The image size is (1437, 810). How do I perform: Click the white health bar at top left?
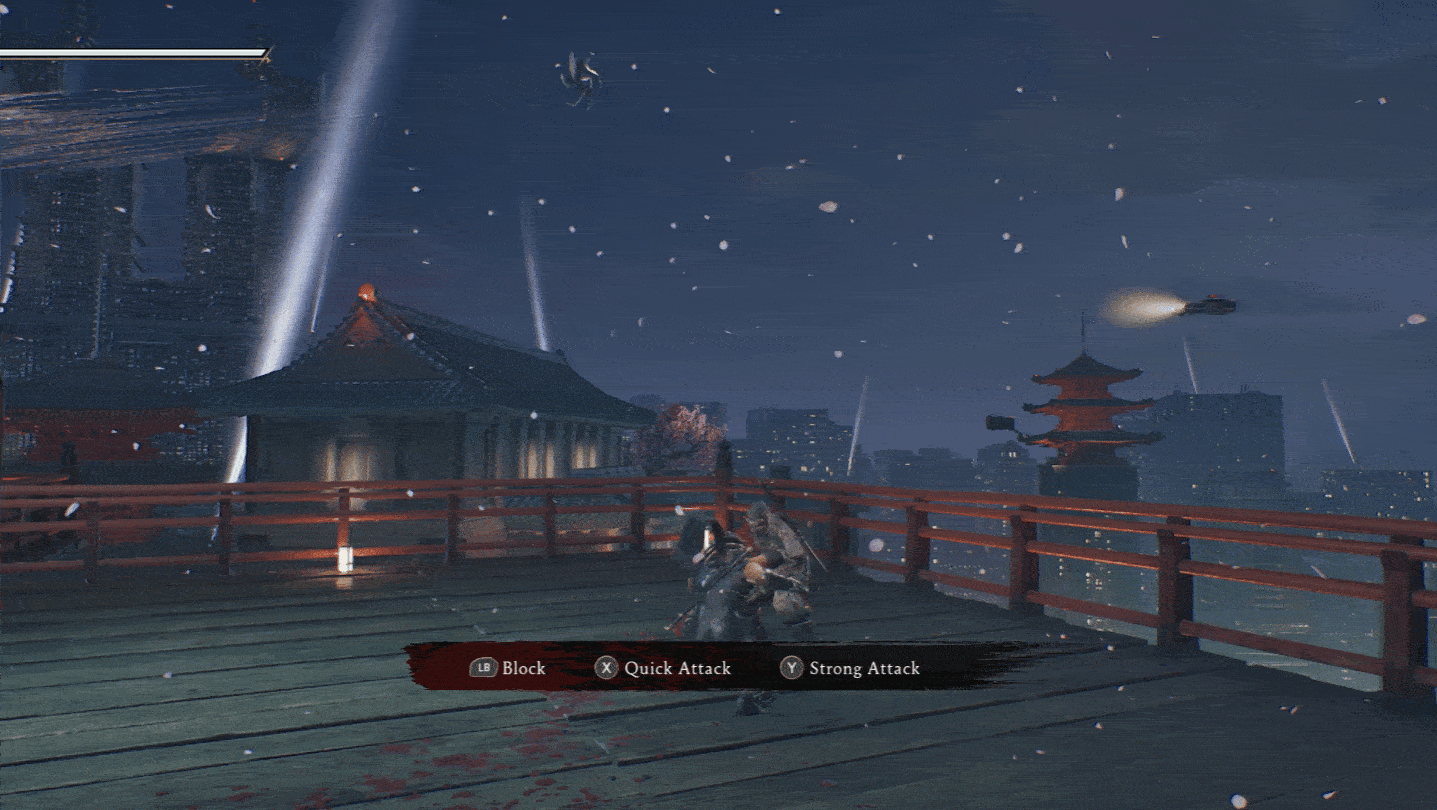coord(130,50)
